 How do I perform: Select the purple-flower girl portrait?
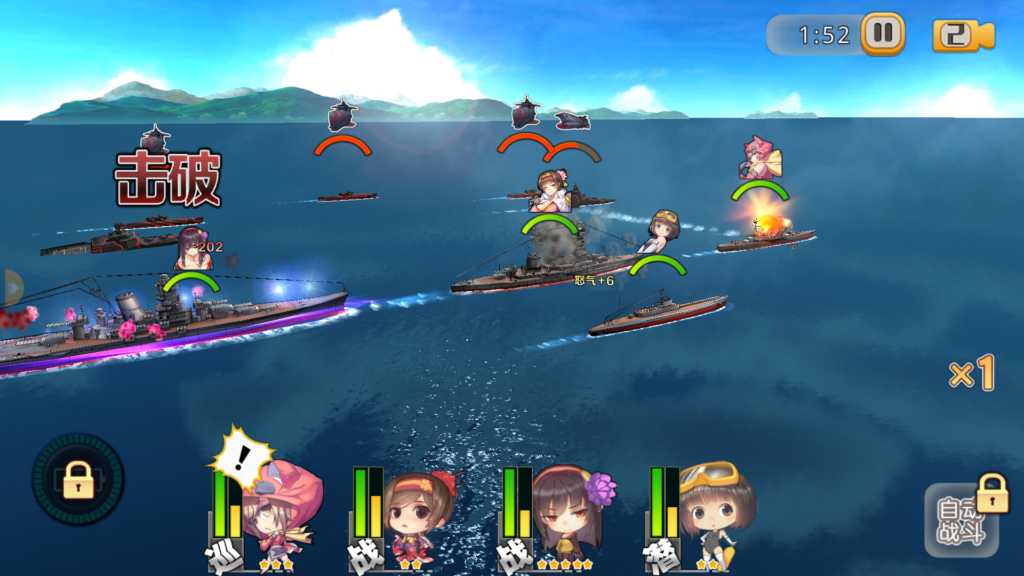(x=564, y=517)
